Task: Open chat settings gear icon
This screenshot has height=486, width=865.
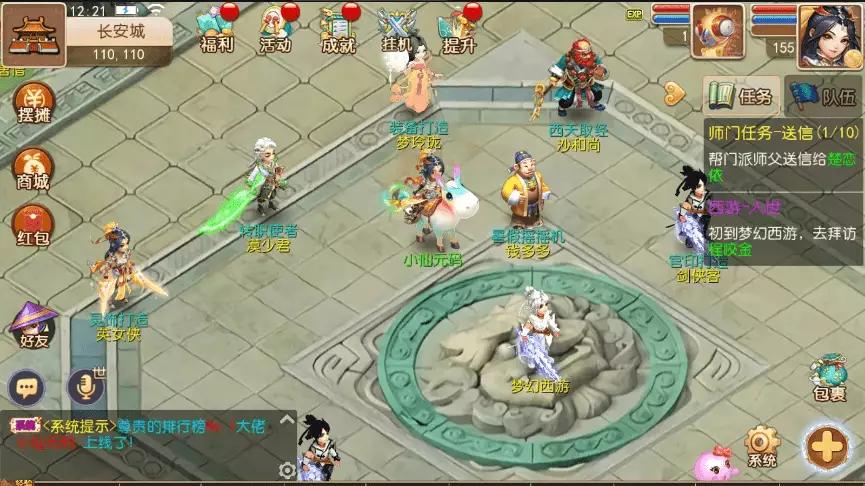Action: 288,469
